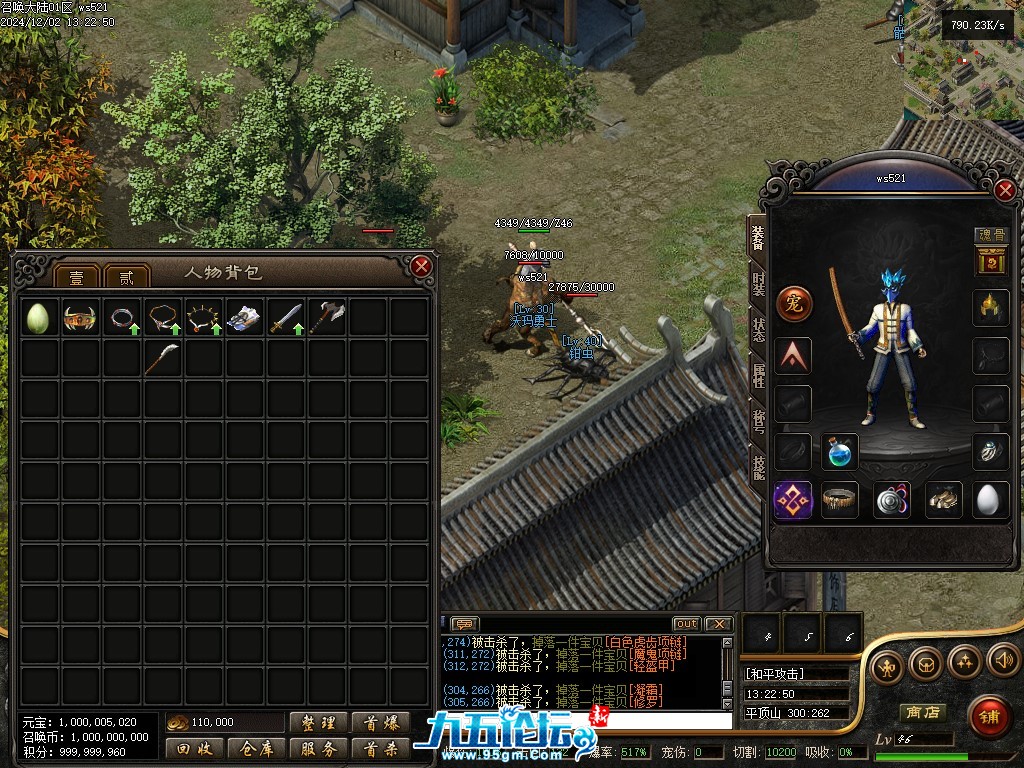1024x768 pixels.
Task: Close the 人物背包 inventory window
Action: [421, 266]
